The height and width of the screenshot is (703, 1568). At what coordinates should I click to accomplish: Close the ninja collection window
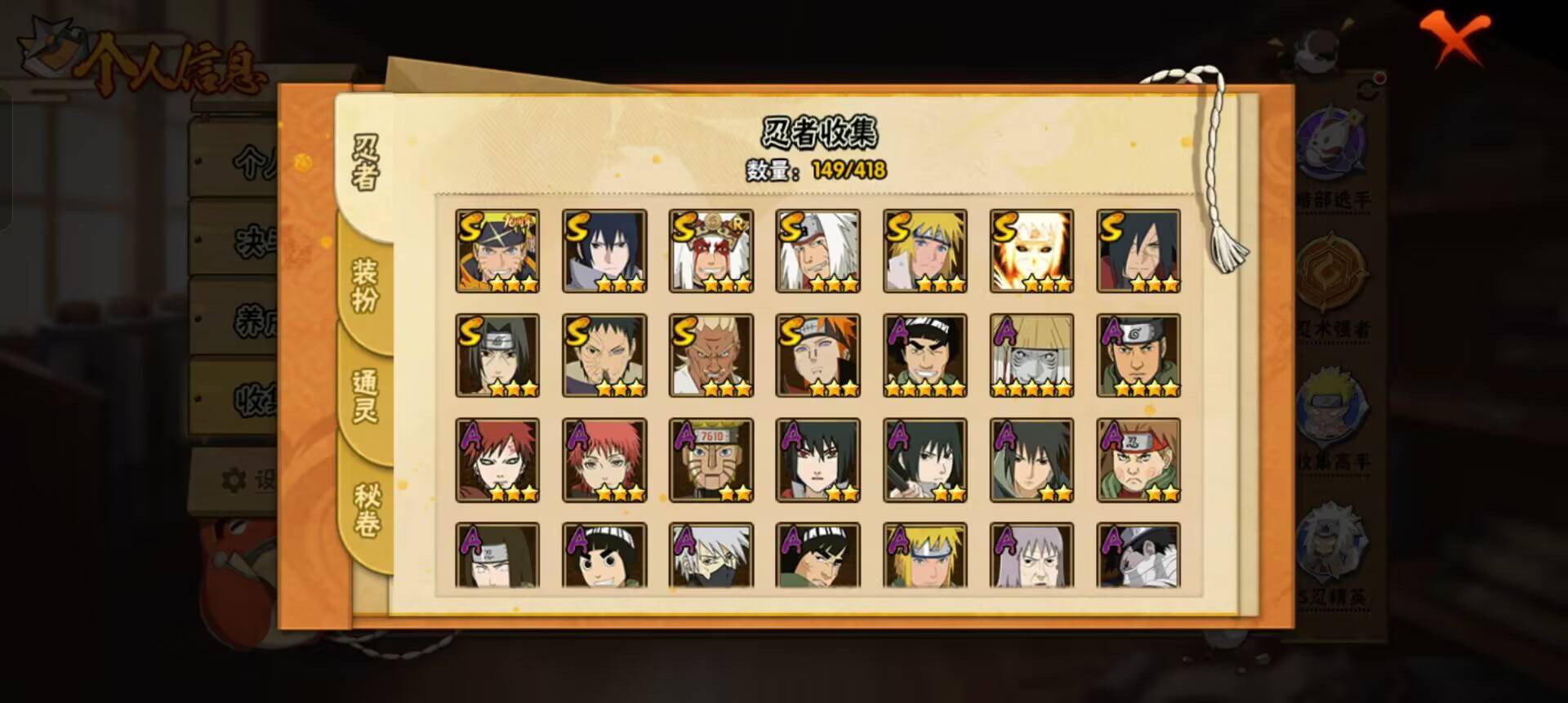coord(1456,38)
